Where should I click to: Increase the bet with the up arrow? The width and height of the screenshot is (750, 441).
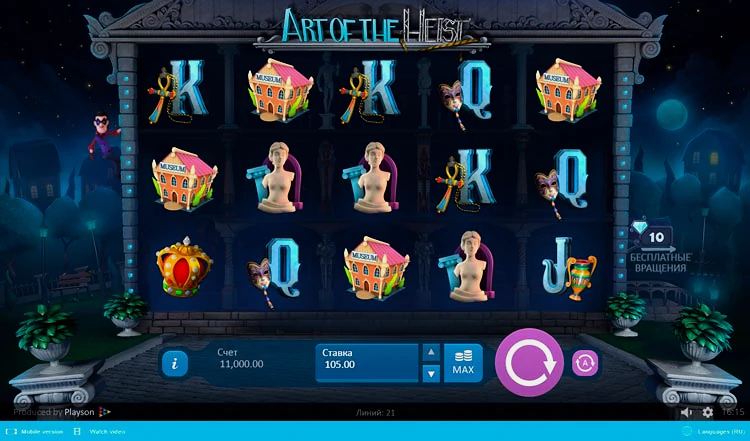[x=431, y=352]
